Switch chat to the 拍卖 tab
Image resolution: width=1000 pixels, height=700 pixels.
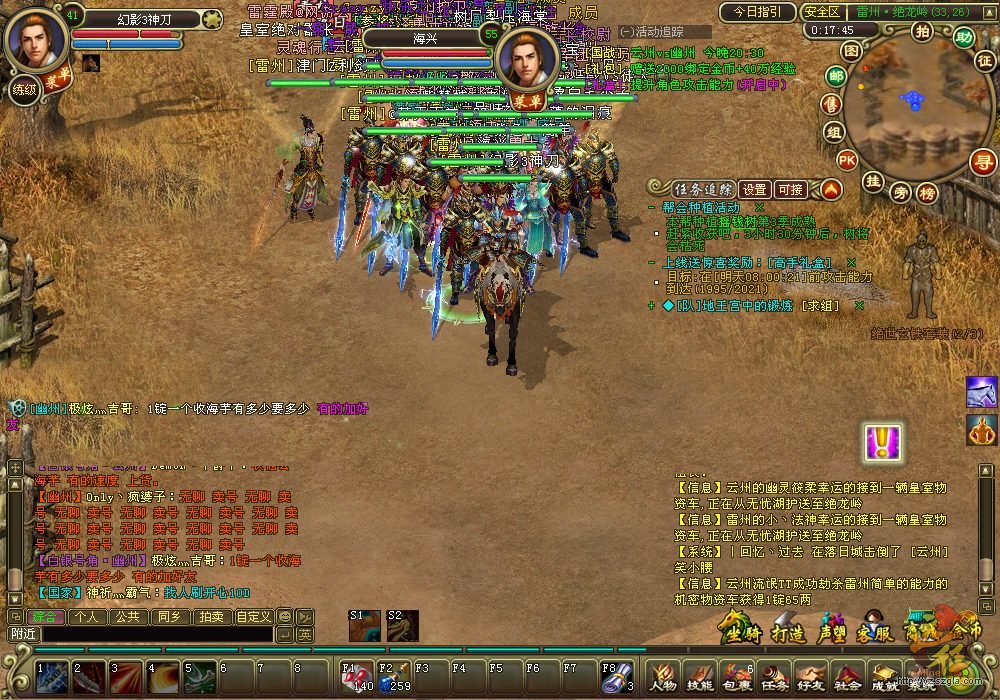[210, 617]
